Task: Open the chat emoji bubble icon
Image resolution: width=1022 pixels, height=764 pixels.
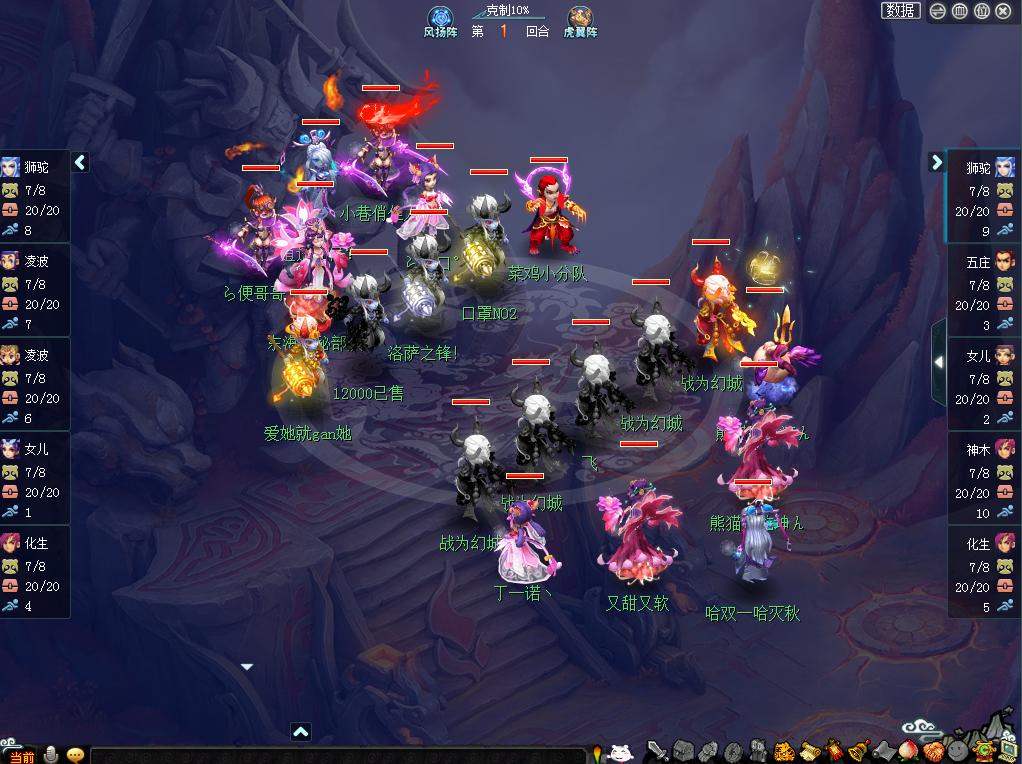Action: pos(75,755)
